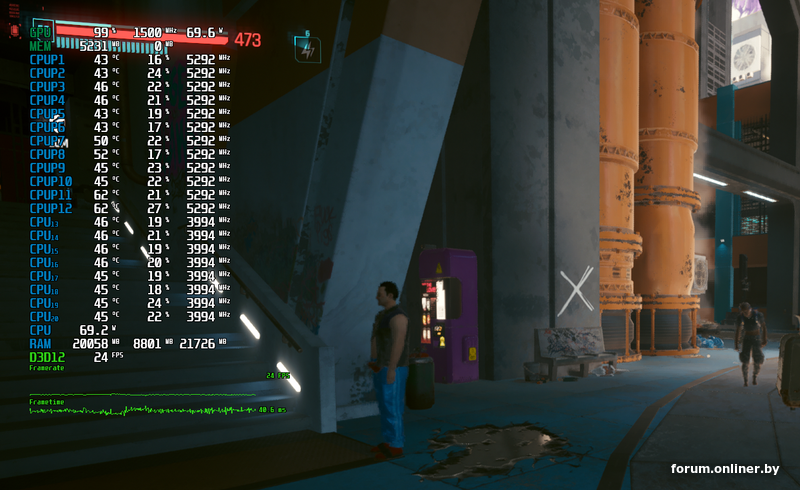
Task: Click the lightning bolt status effect icon
Action: [x=306, y=48]
